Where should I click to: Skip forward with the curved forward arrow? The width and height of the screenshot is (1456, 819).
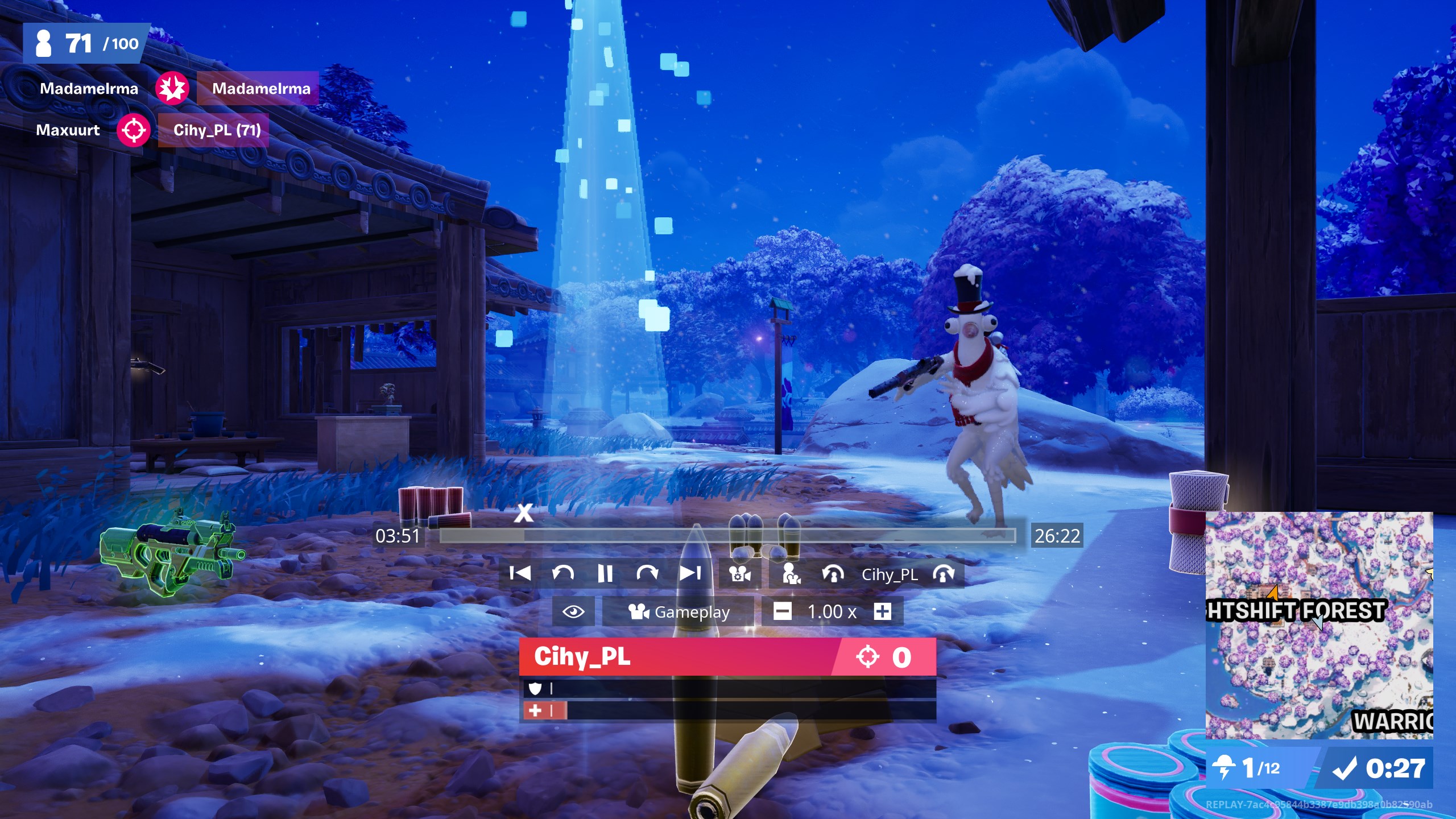pos(647,573)
